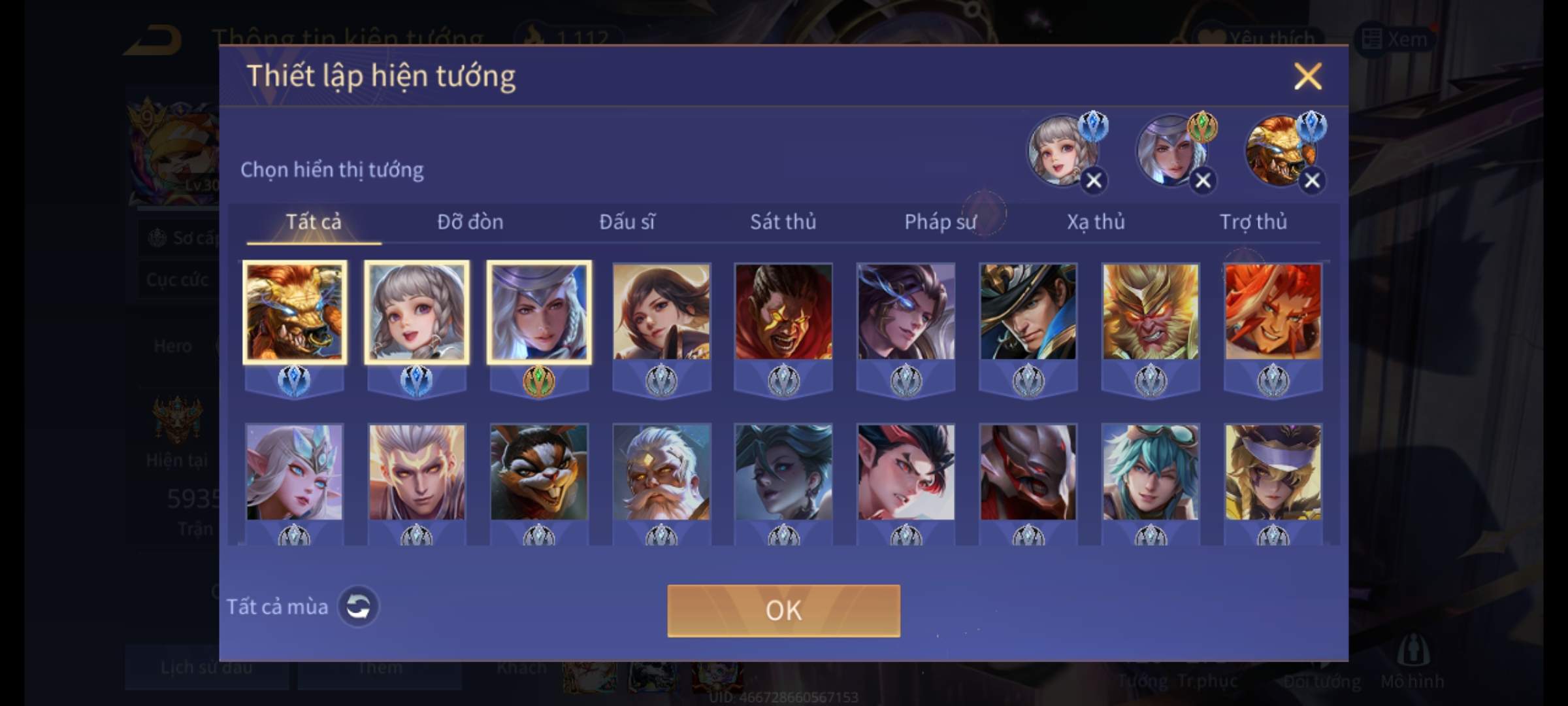Switch to the Xạ thủ tab
1568x706 pixels.
[x=1096, y=222]
